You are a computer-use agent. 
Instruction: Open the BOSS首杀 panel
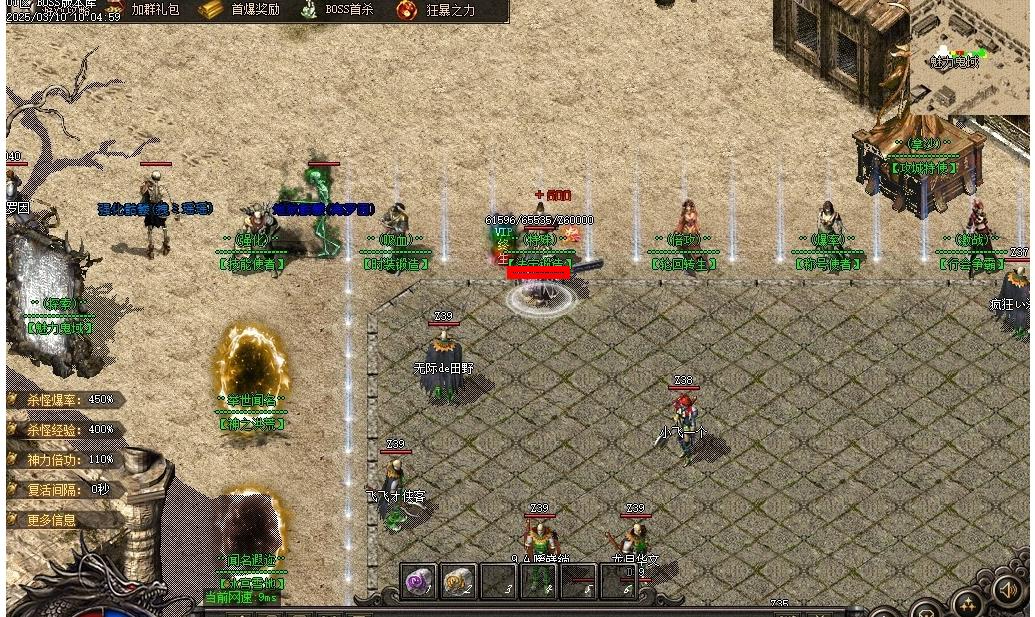point(337,10)
